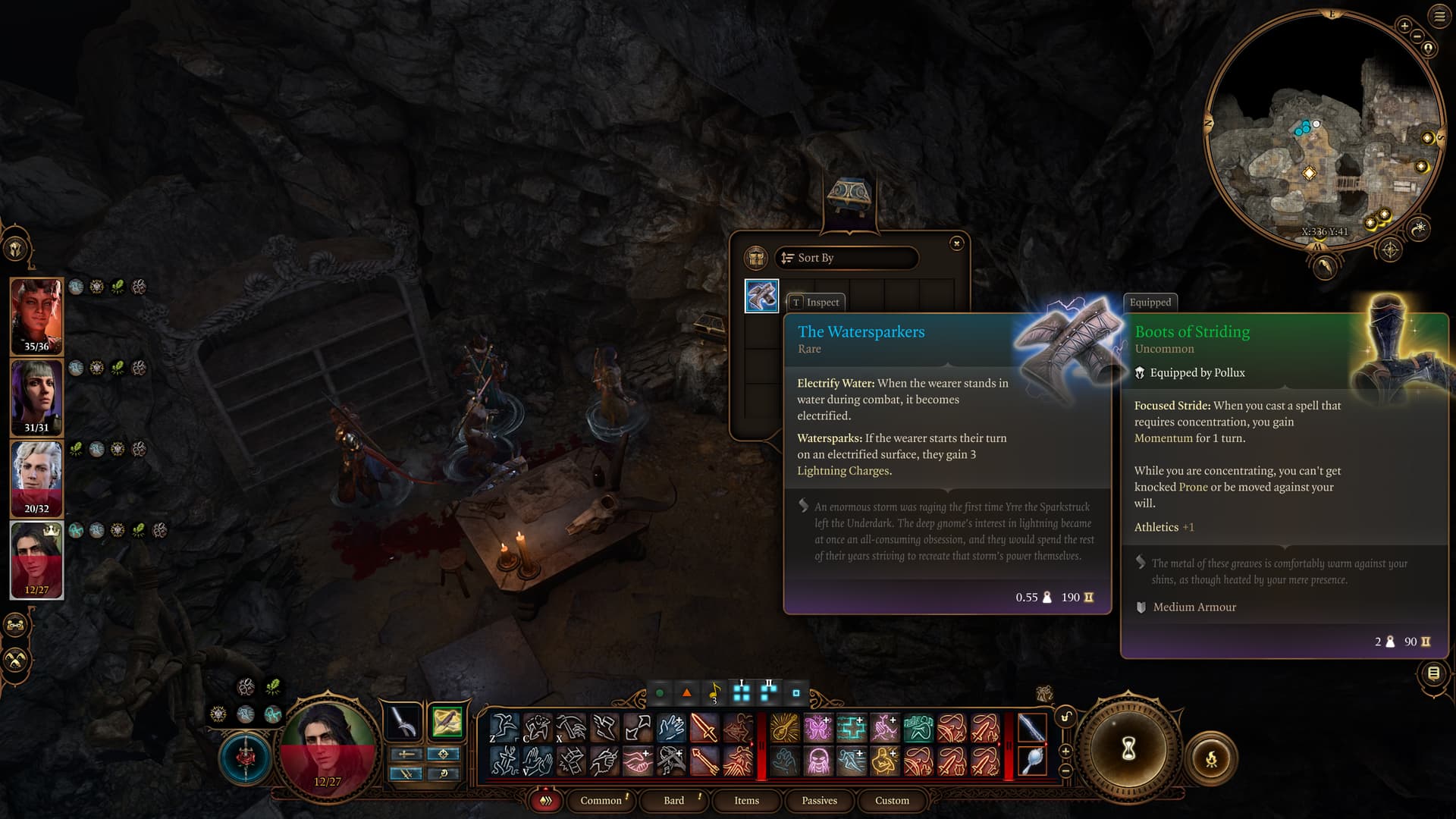The height and width of the screenshot is (819, 1456).
Task: Close the loot container window
Action: (956, 243)
